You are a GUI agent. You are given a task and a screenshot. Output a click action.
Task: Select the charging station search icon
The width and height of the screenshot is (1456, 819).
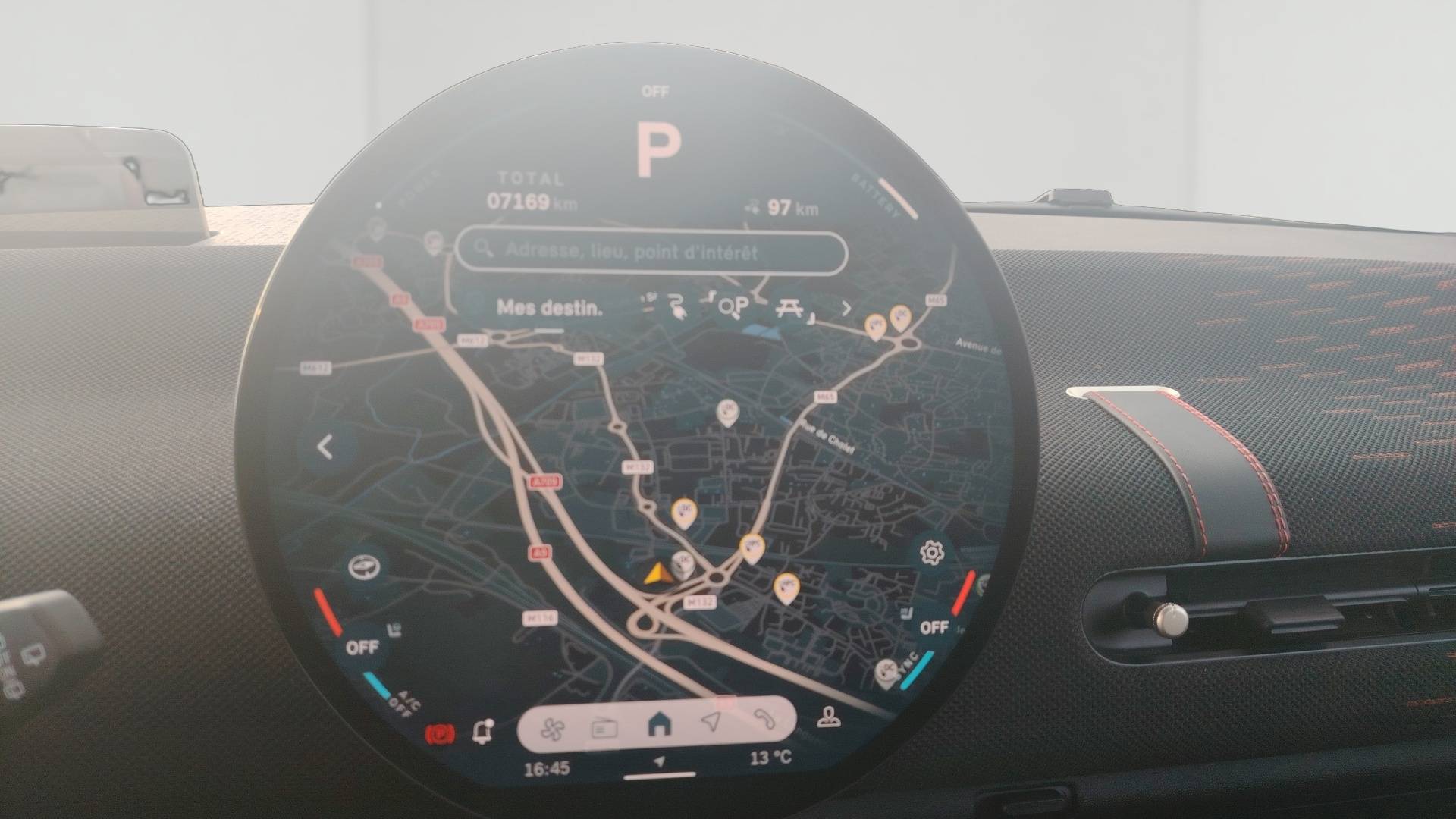(x=676, y=307)
